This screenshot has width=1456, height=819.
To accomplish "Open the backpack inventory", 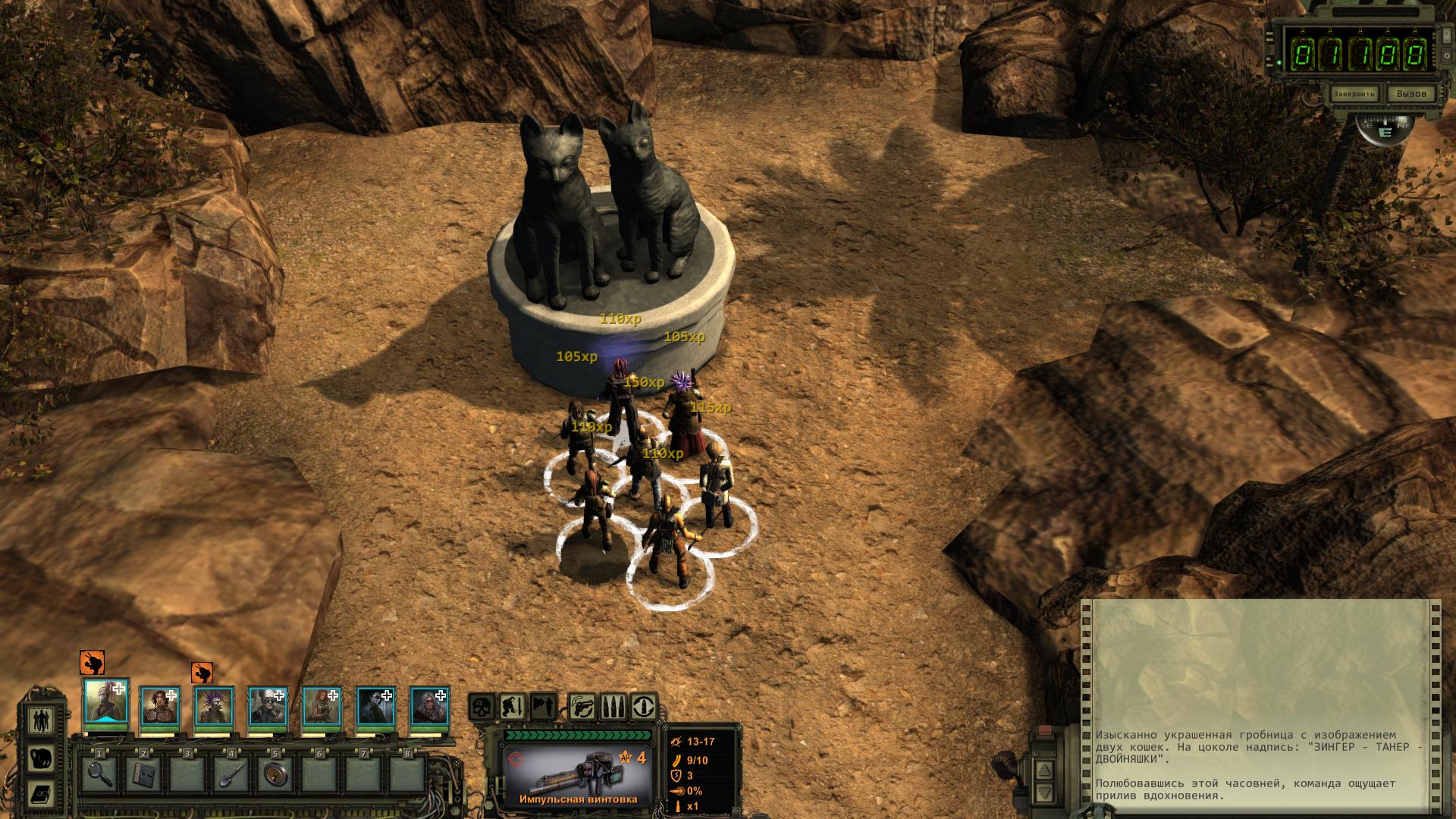I will pyautogui.click(x=41, y=758).
